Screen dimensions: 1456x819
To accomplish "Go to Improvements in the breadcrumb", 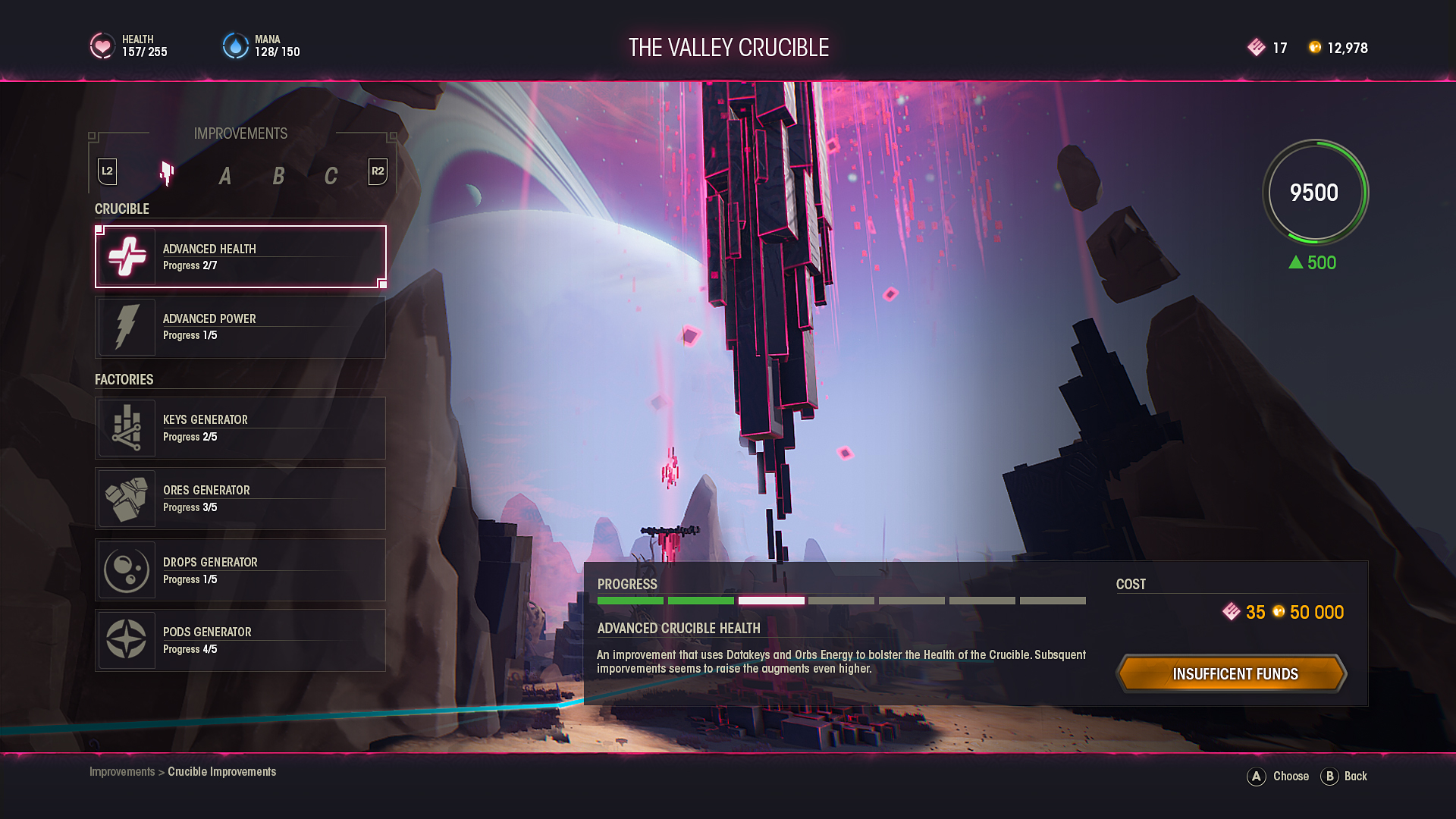I will pos(121,772).
